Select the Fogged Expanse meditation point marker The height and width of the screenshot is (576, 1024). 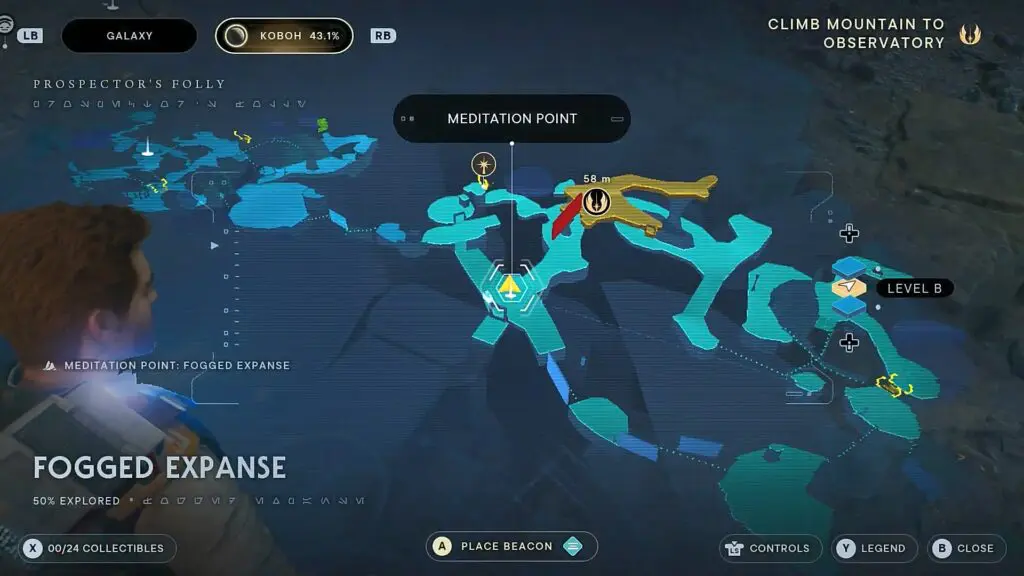click(x=510, y=288)
